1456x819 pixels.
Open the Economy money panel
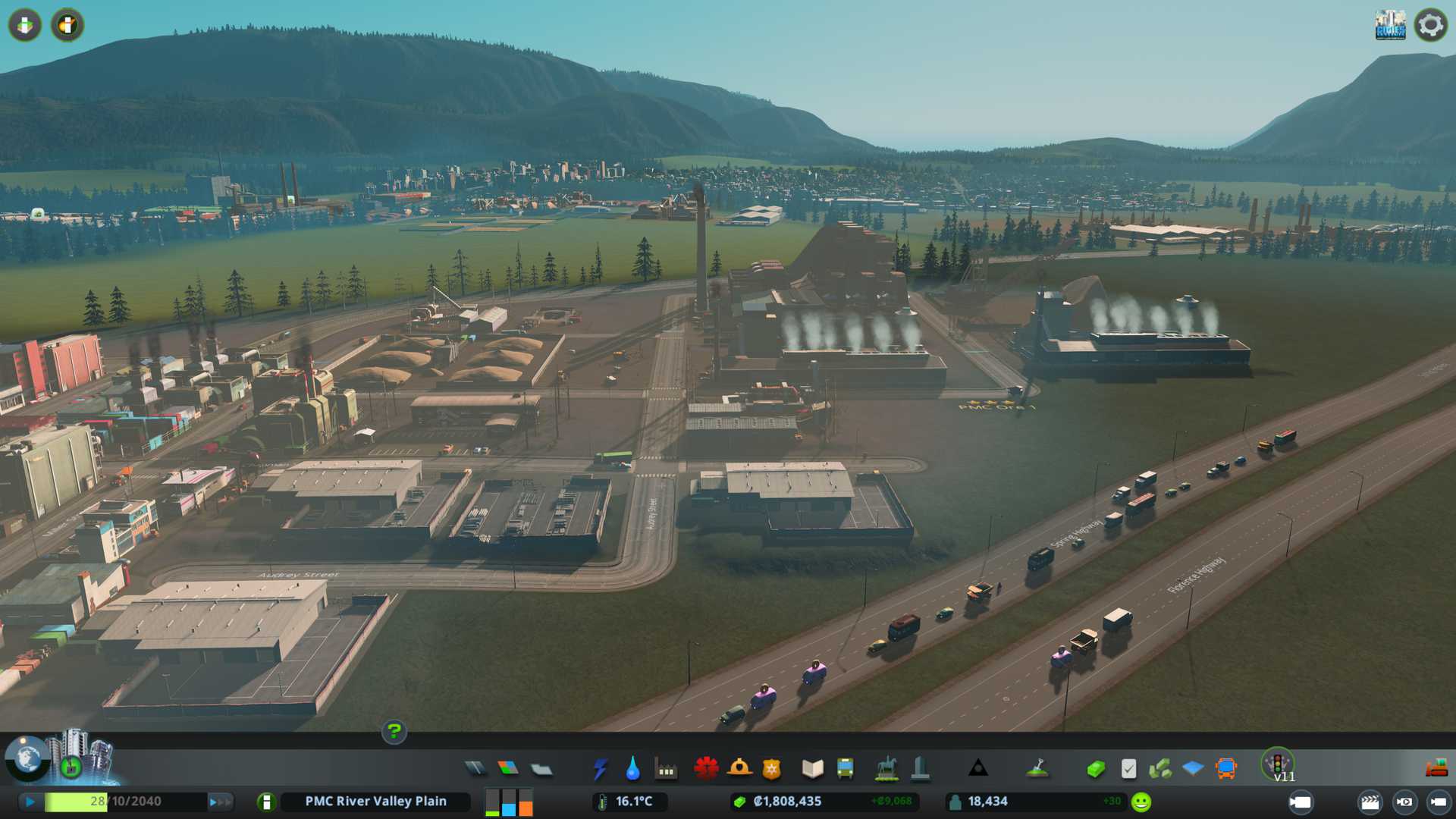pyautogui.click(x=1095, y=769)
